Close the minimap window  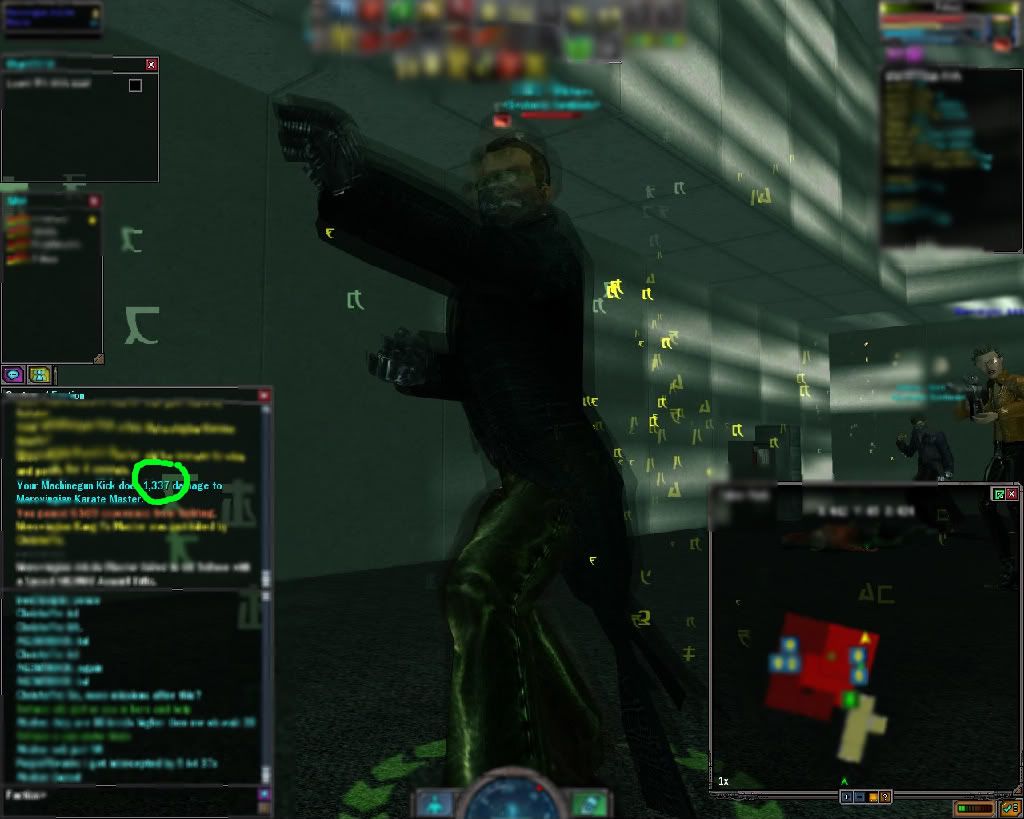[x=1012, y=494]
